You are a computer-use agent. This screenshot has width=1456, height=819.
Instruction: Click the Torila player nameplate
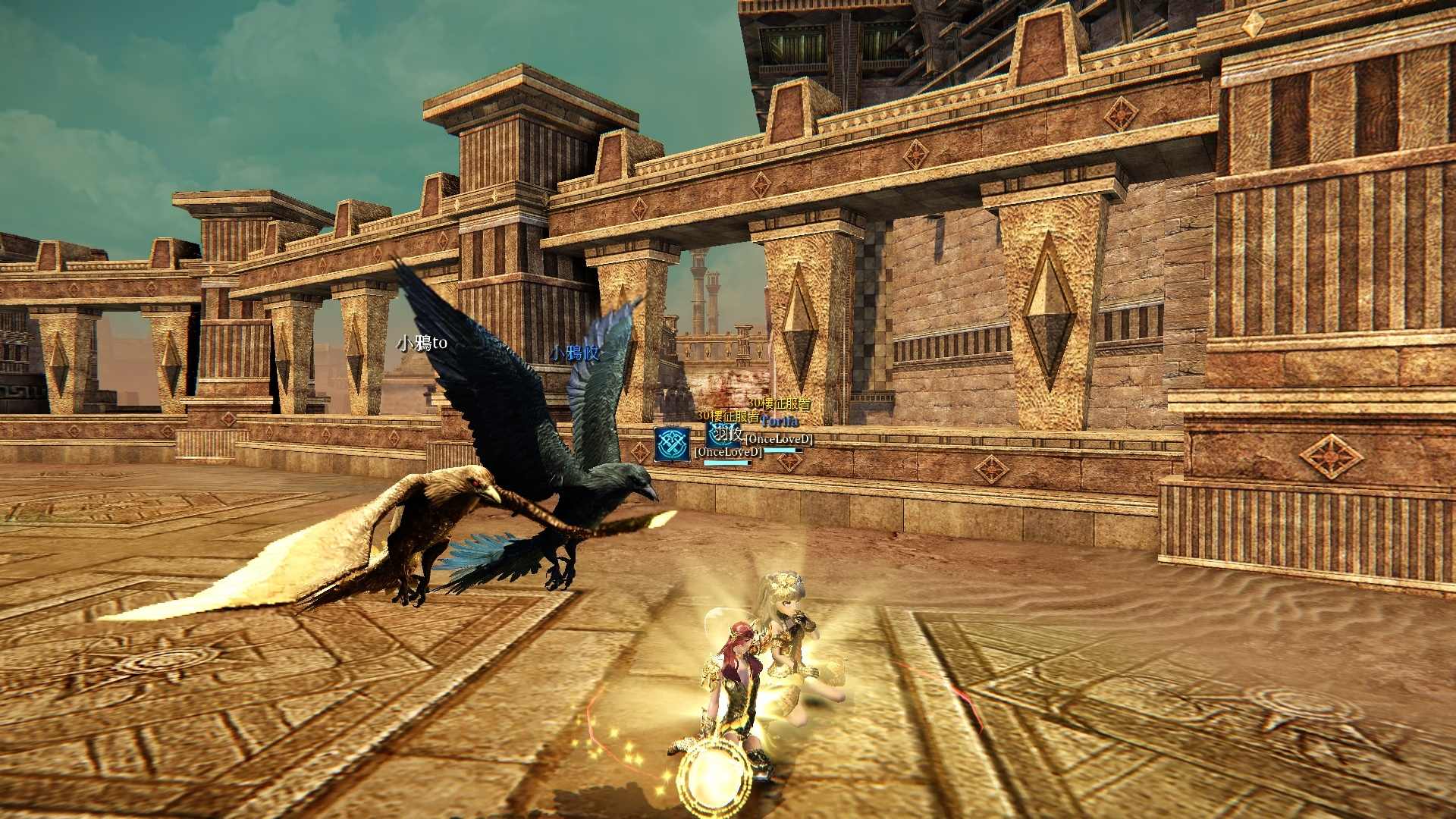(x=780, y=421)
